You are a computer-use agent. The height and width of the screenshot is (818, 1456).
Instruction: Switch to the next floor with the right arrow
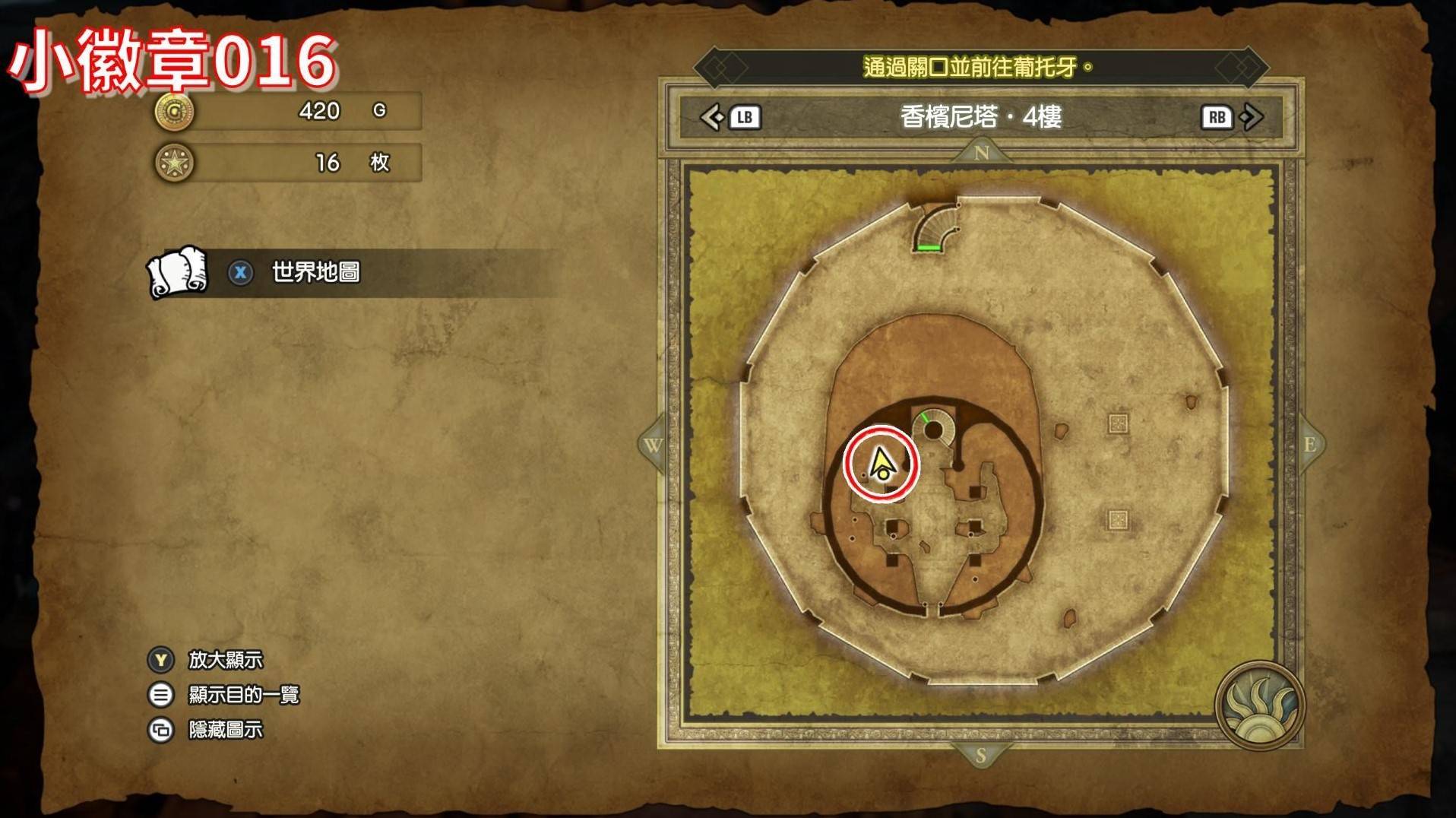[x=1250, y=117]
